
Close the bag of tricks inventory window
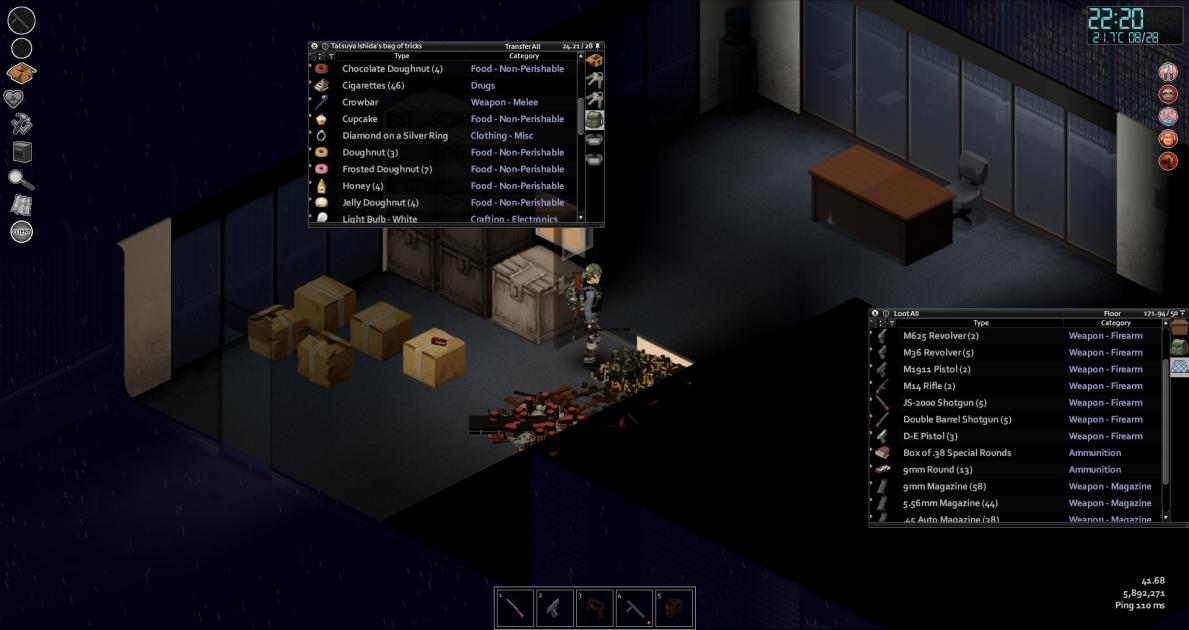point(314,46)
